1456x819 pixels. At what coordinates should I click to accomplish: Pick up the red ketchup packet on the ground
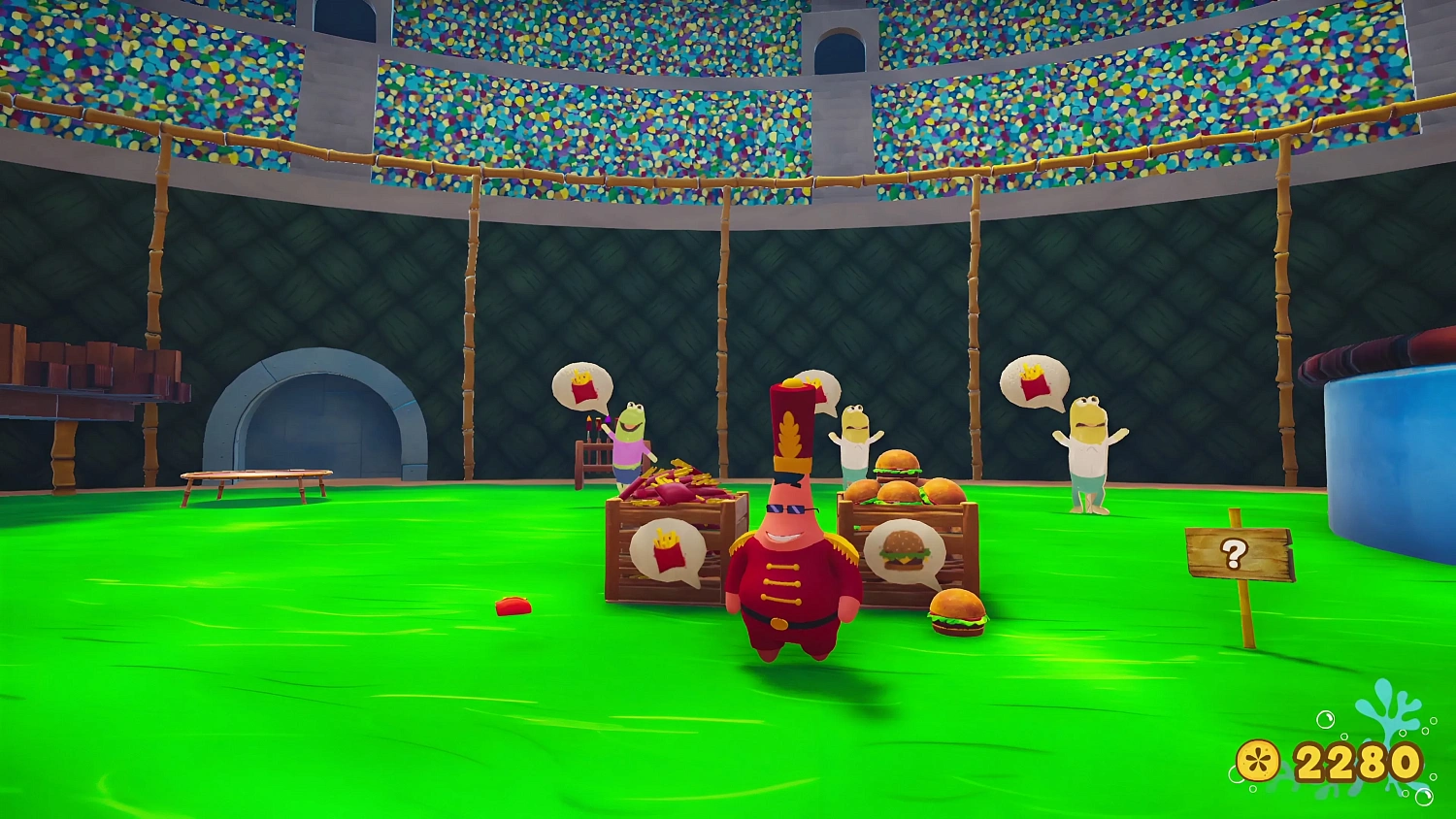513,606
